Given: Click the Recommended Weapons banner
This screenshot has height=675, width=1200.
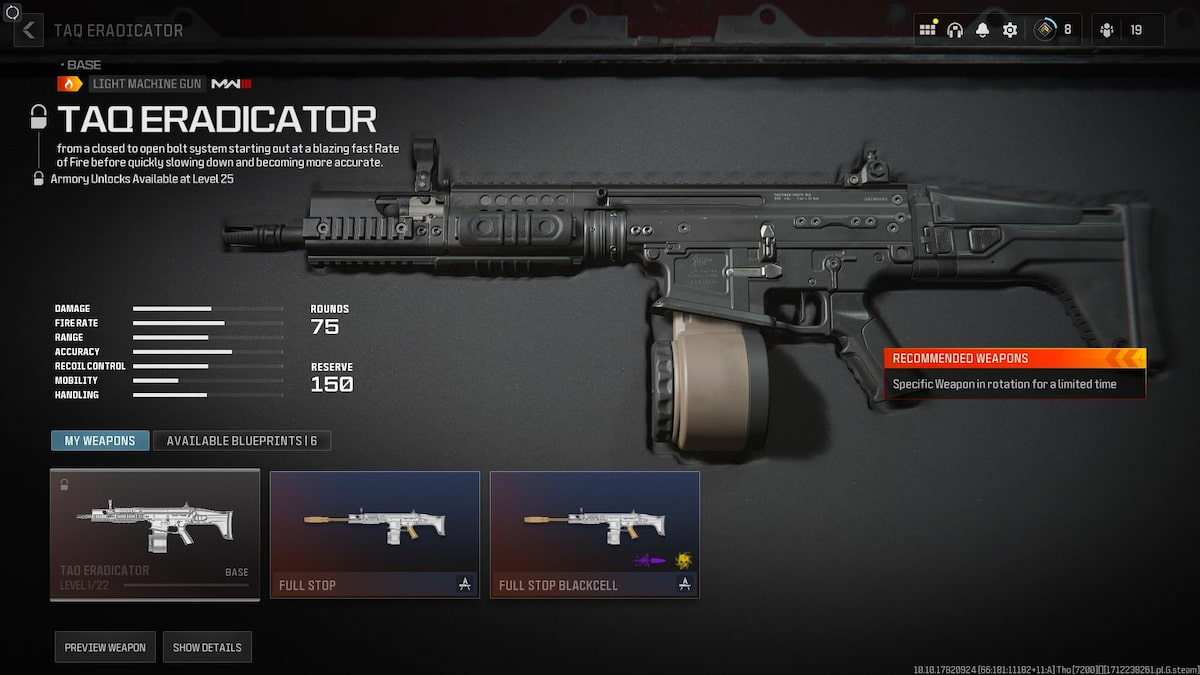Looking at the screenshot, I should pyautogui.click(x=1015, y=372).
